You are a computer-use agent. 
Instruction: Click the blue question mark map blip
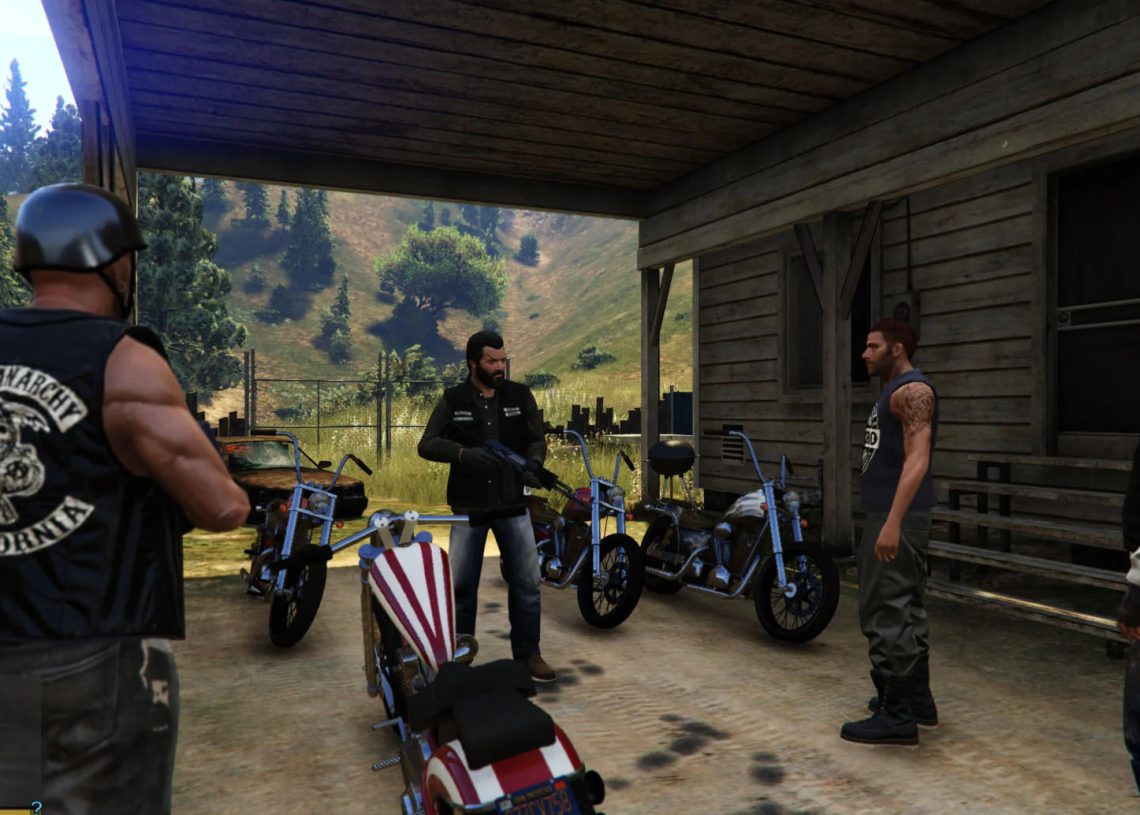(x=36, y=807)
